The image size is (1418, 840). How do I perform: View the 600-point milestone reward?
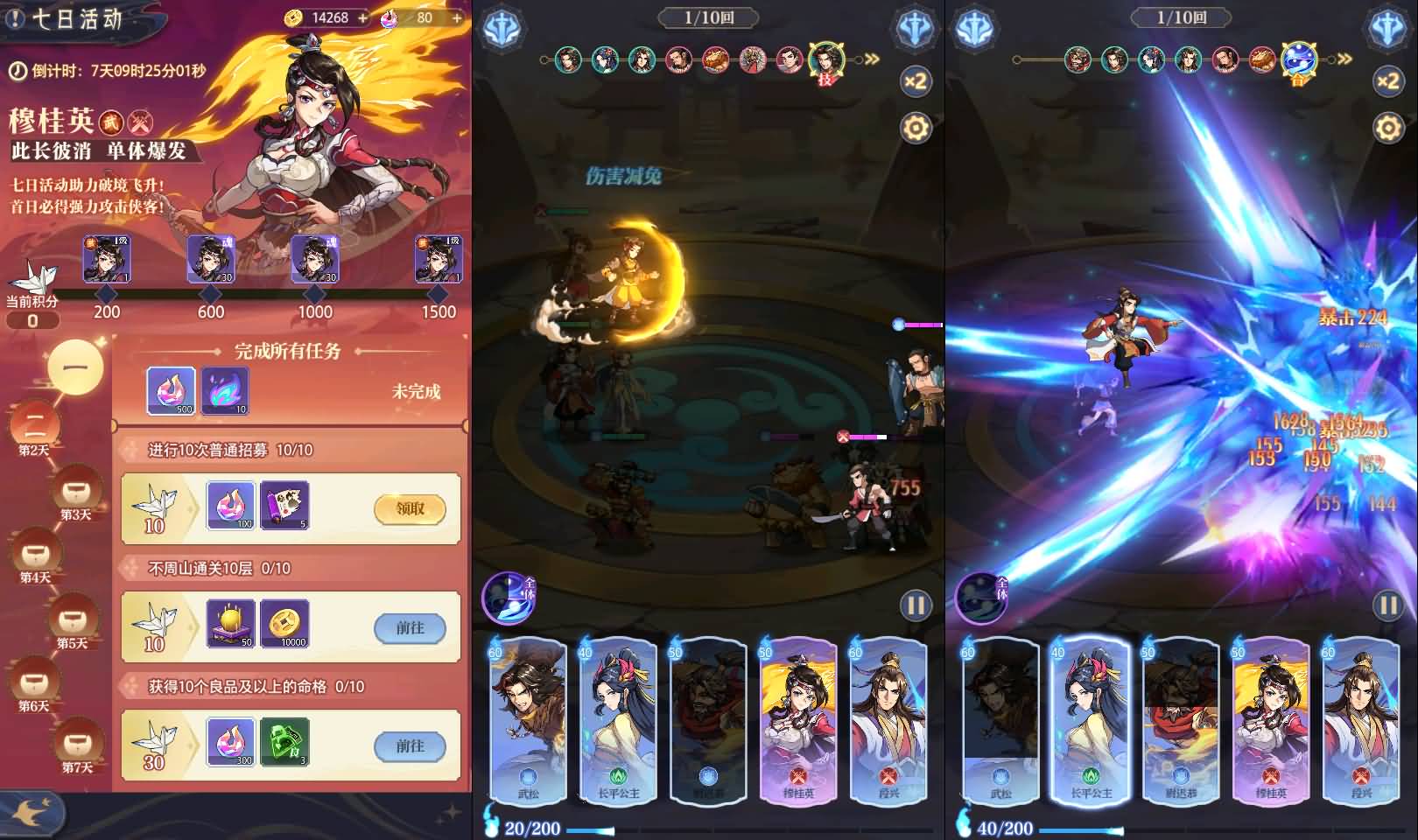click(x=211, y=259)
